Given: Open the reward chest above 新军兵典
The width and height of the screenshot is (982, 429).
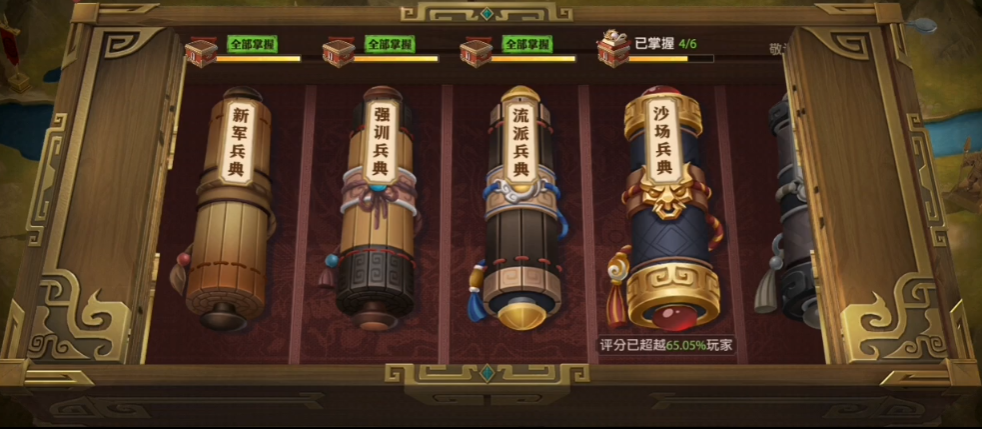Looking at the screenshot, I should point(201,51).
